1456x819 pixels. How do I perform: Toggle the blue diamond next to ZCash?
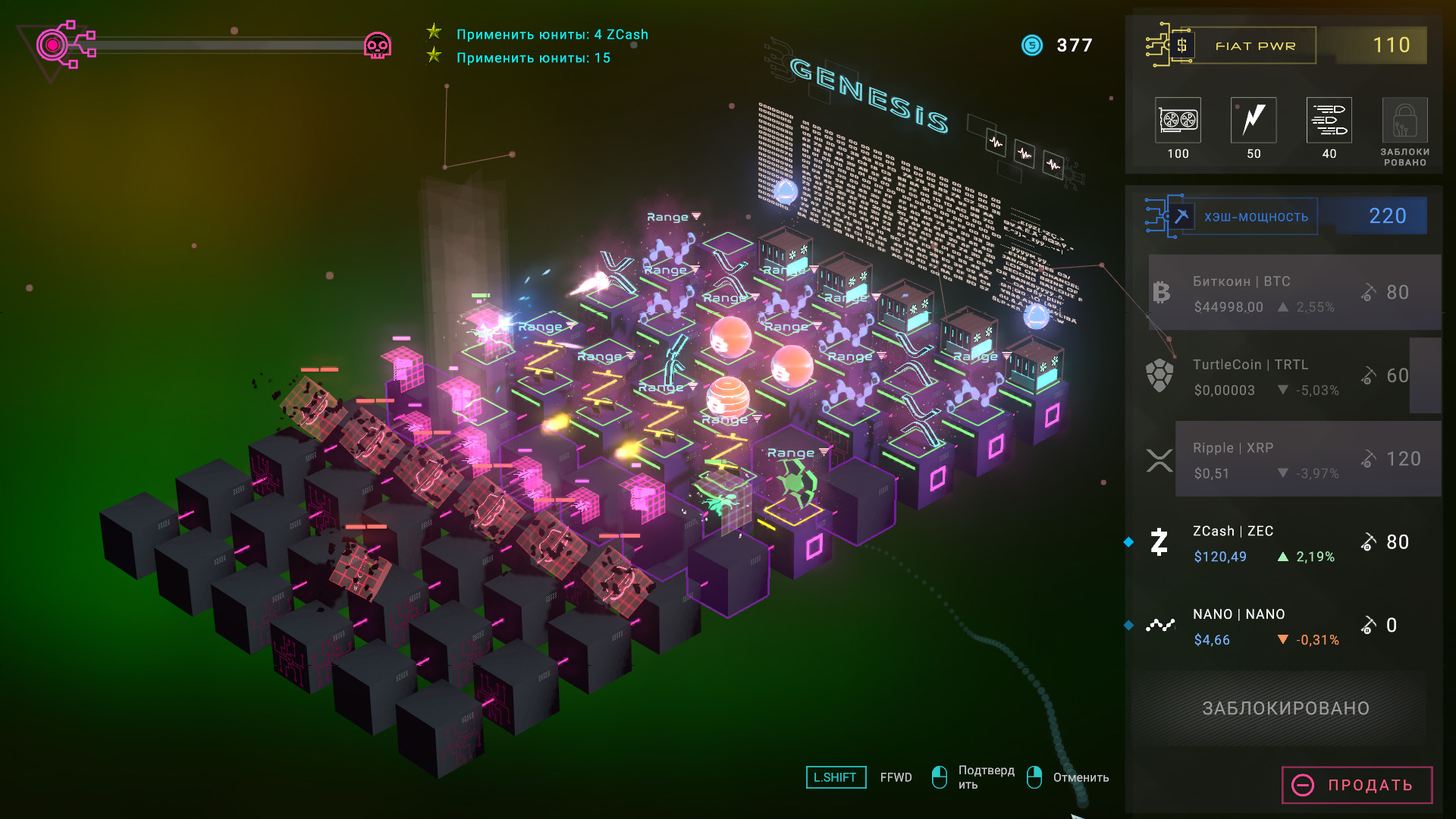[x=1129, y=541]
